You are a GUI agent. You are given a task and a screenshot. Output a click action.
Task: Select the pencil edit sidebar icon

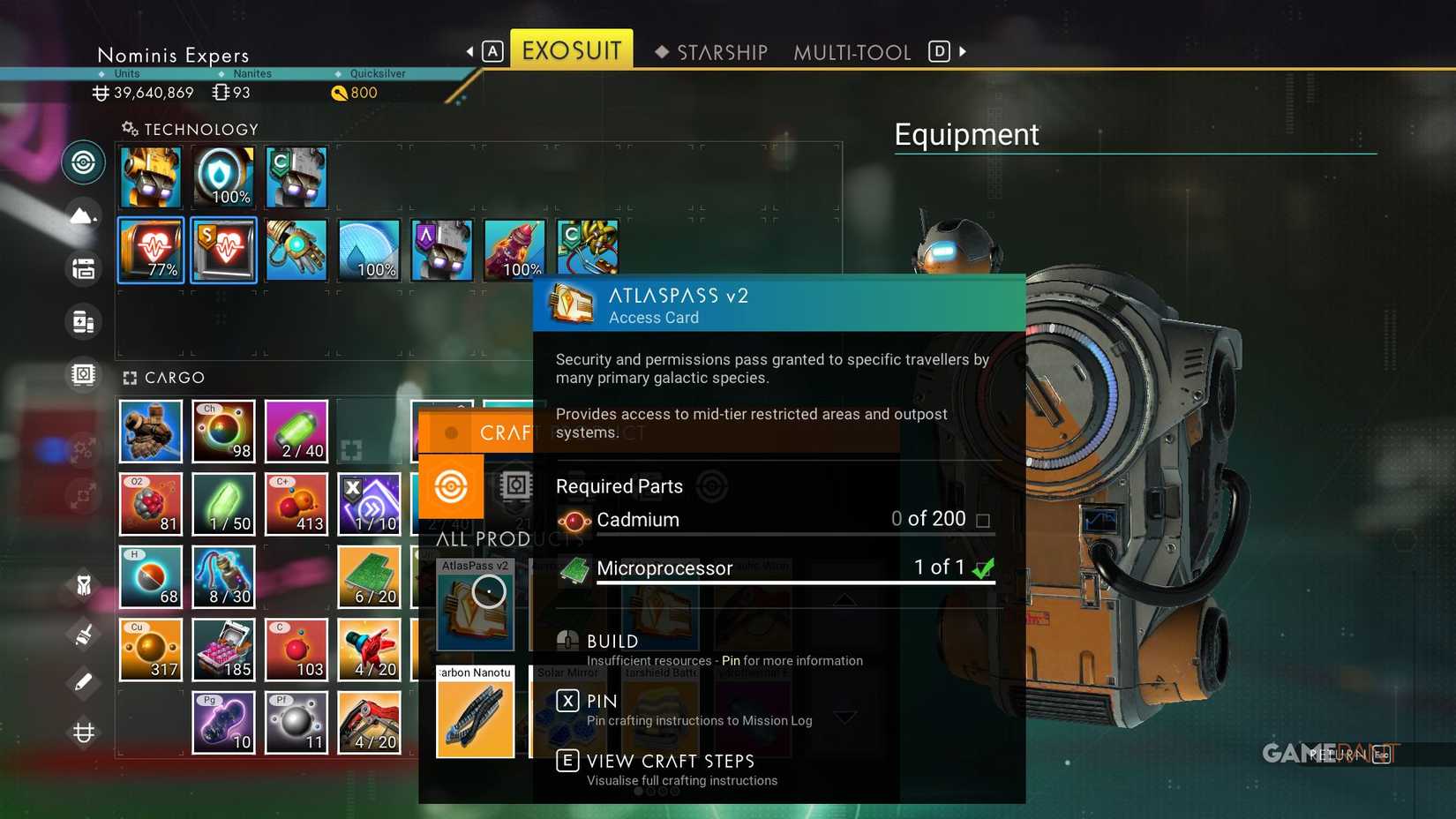point(83,682)
